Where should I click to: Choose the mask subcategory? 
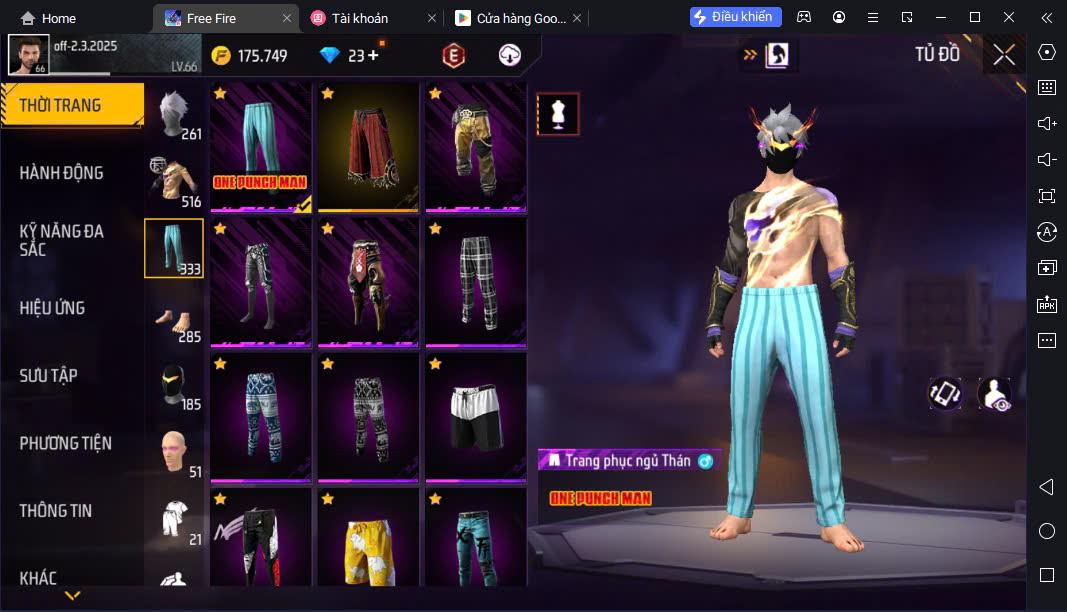[x=175, y=385]
